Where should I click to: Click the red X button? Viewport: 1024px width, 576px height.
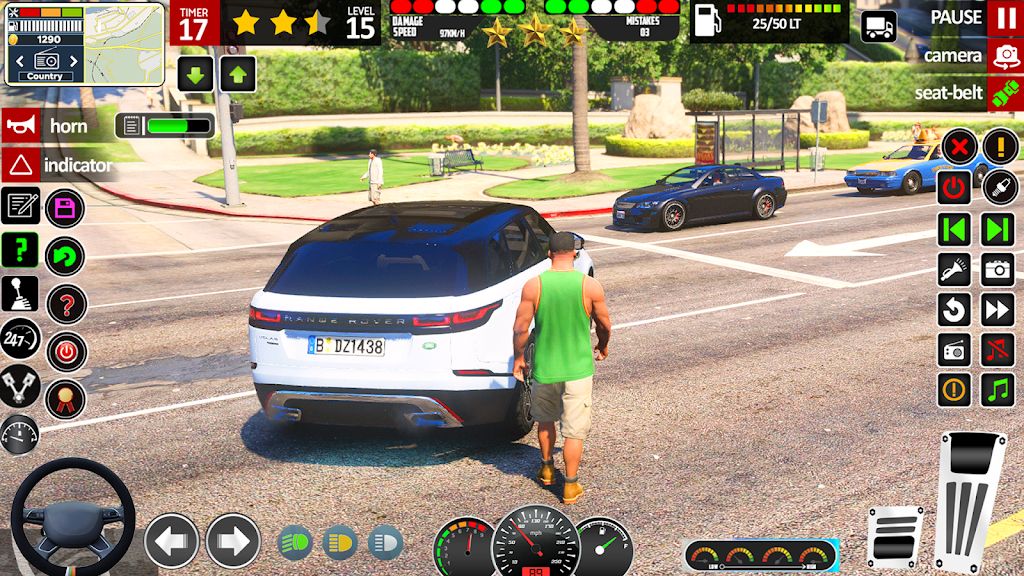958,147
